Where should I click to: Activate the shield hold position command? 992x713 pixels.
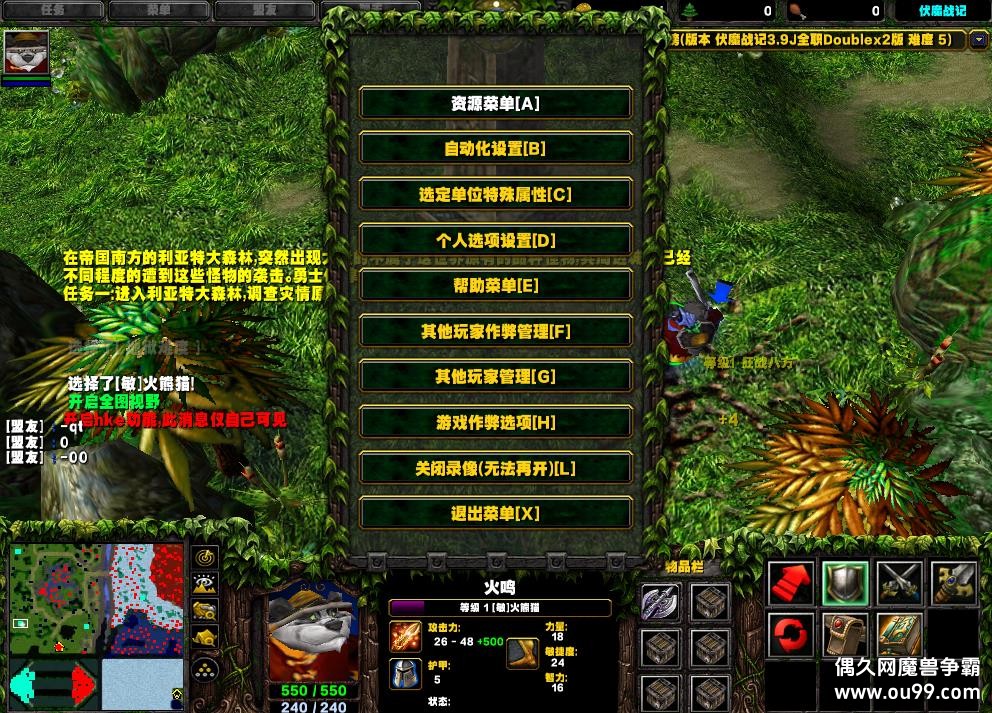tap(844, 583)
